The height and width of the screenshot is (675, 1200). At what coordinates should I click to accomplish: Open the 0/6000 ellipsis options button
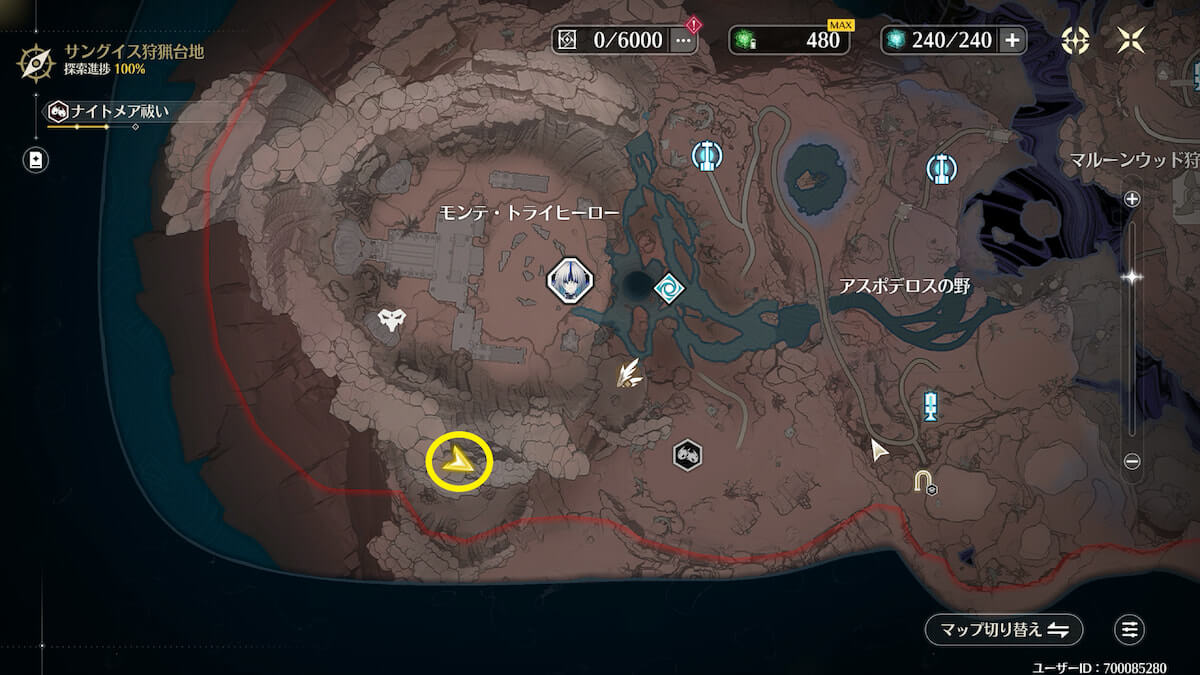(x=683, y=40)
